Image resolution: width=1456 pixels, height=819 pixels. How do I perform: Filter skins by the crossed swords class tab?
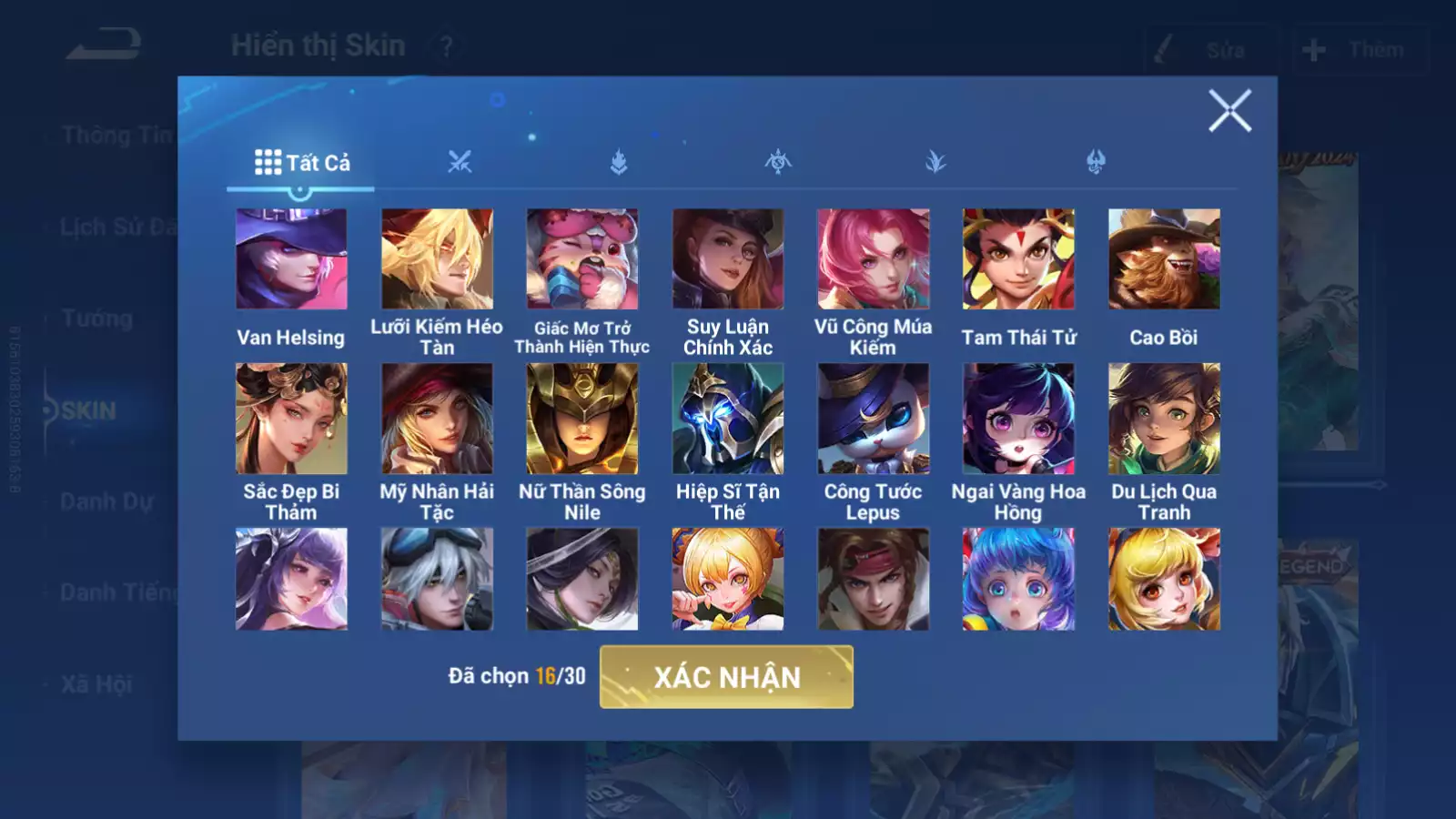coord(460,163)
